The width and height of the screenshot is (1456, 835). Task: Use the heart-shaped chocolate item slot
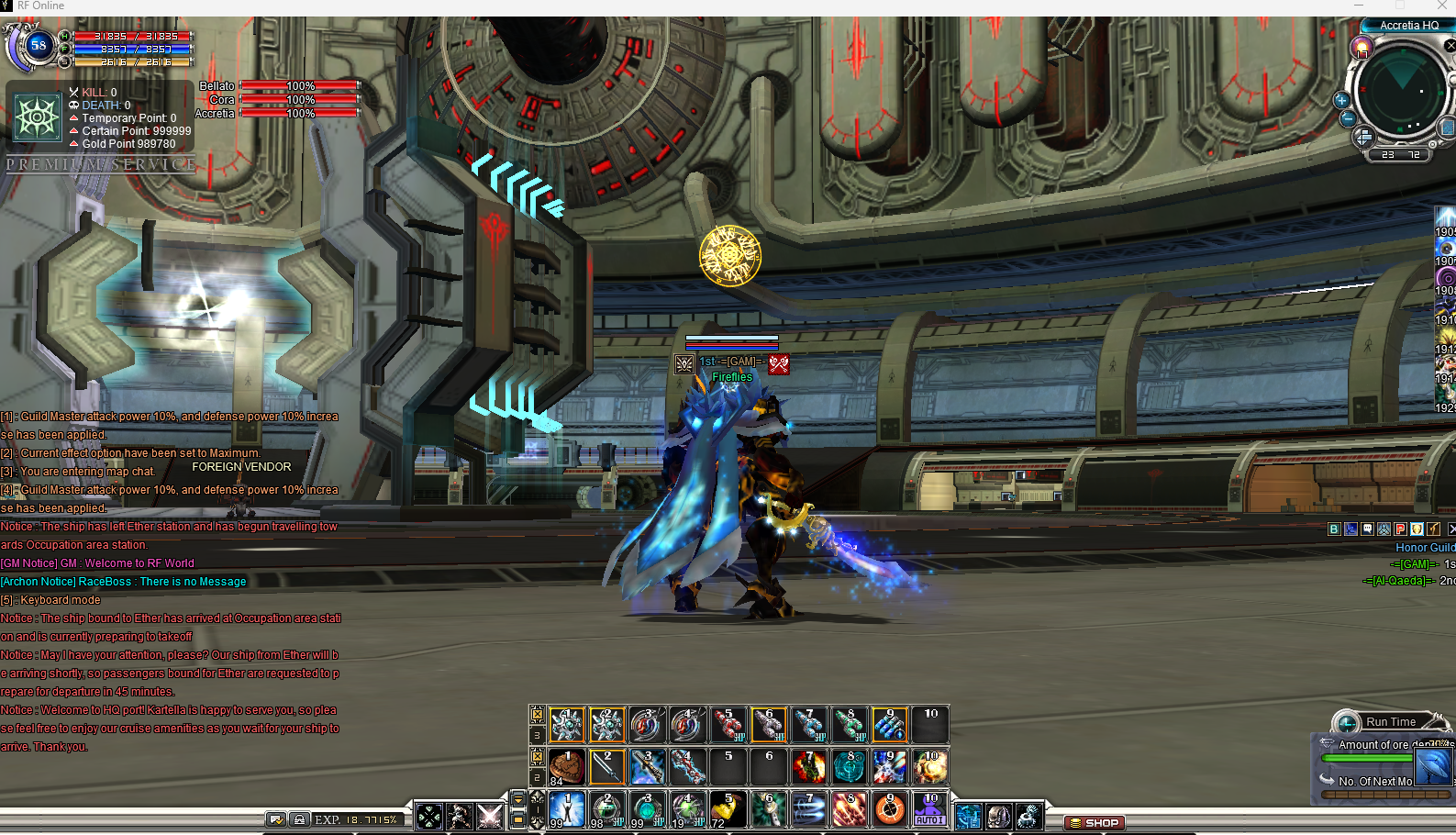click(567, 767)
